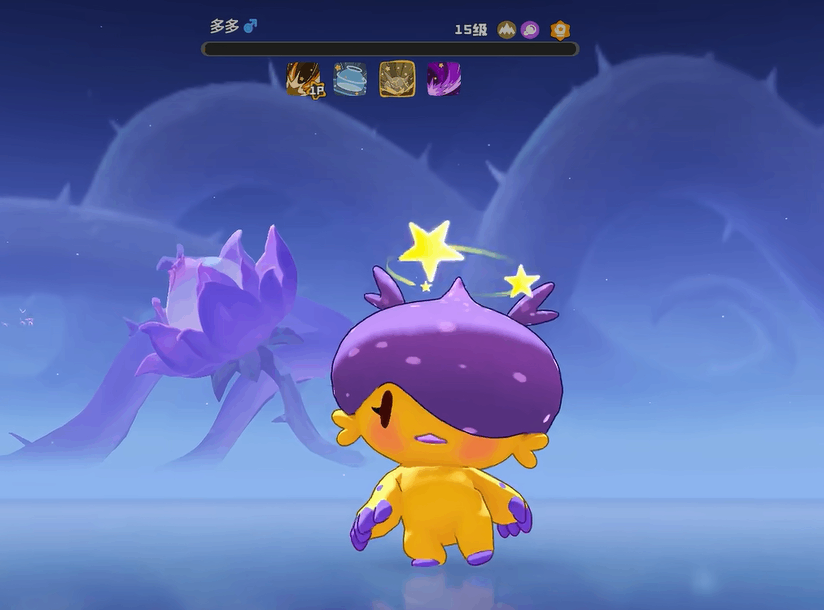Choose the gold-framed sparkle skill icon
Viewport: 824px width, 610px height.
397,78
